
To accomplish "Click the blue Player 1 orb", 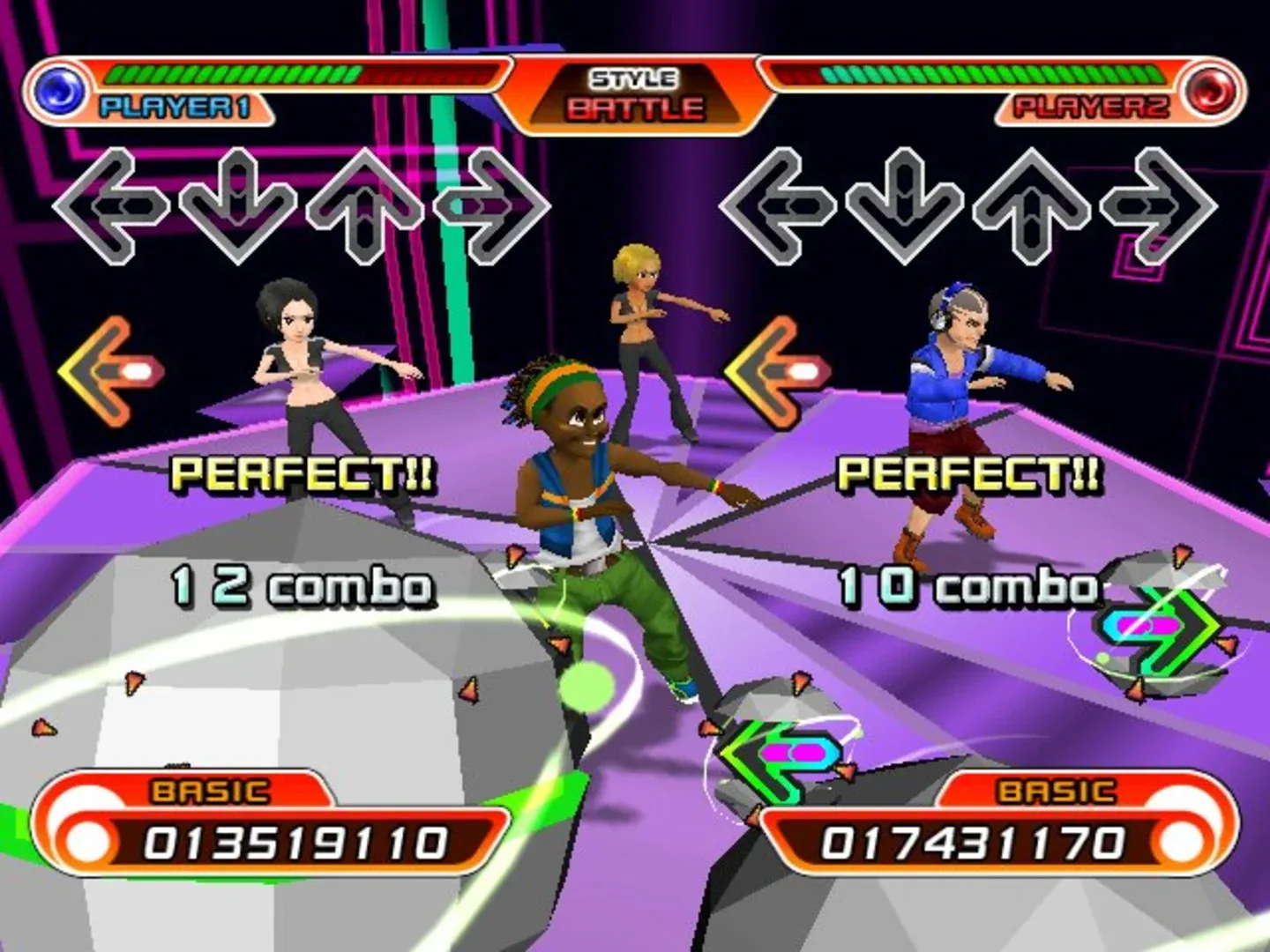I will click(x=58, y=87).
